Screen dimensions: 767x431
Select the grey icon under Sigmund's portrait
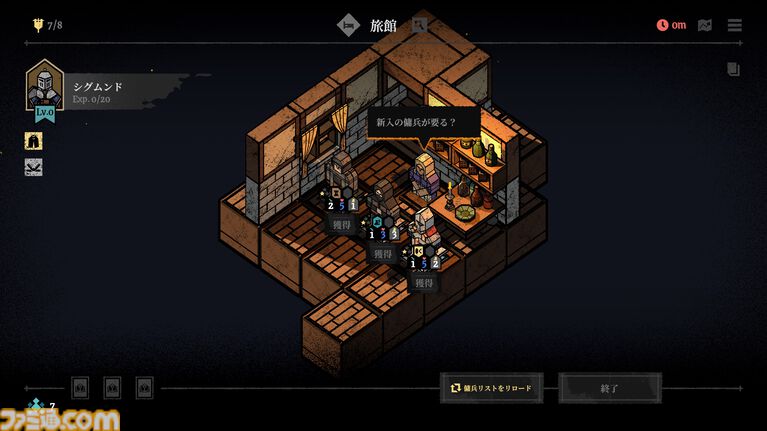click(x=34, y=167)
